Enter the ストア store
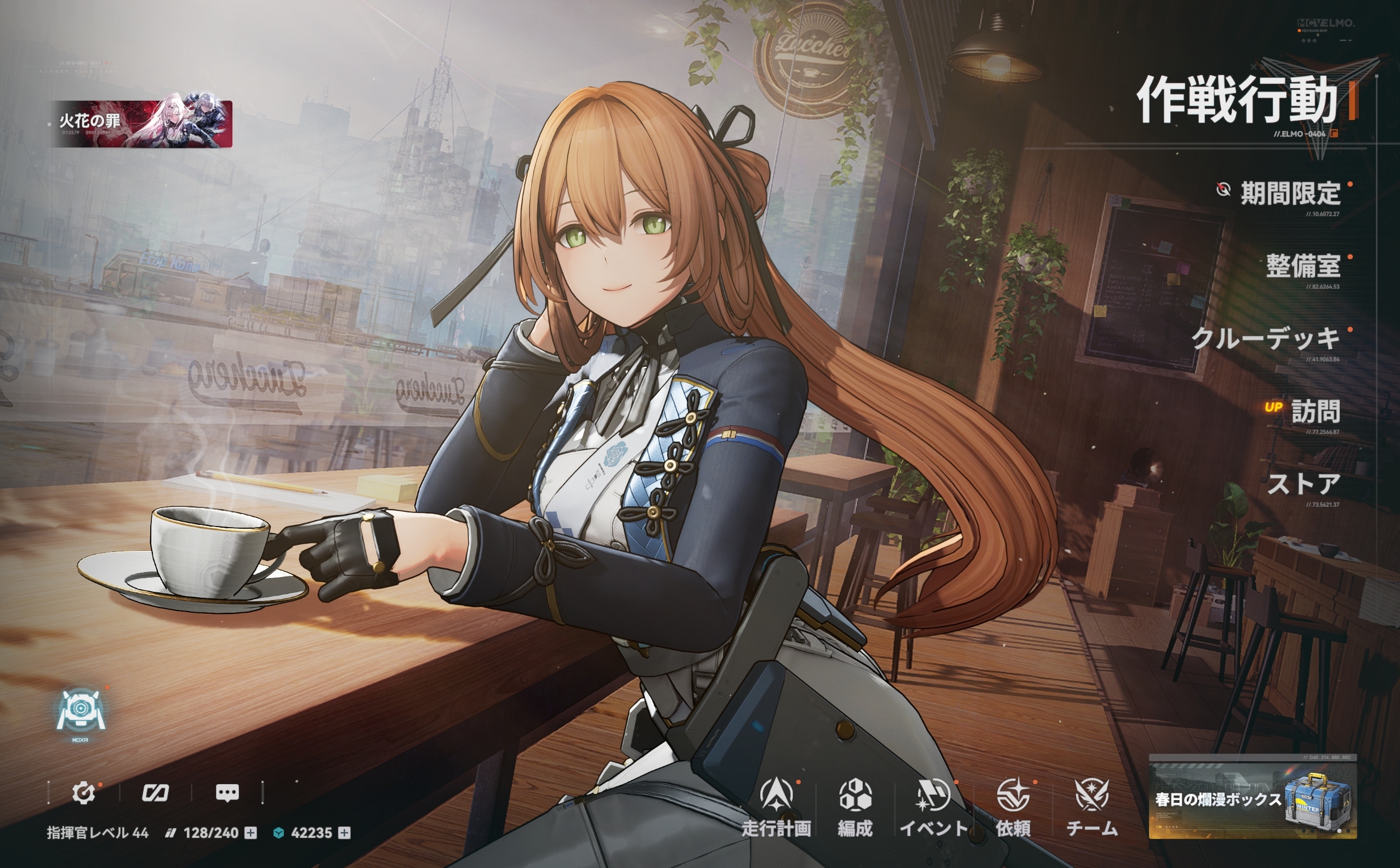The width and height of the screenshot is (1400, 868). click(1304, 484)
